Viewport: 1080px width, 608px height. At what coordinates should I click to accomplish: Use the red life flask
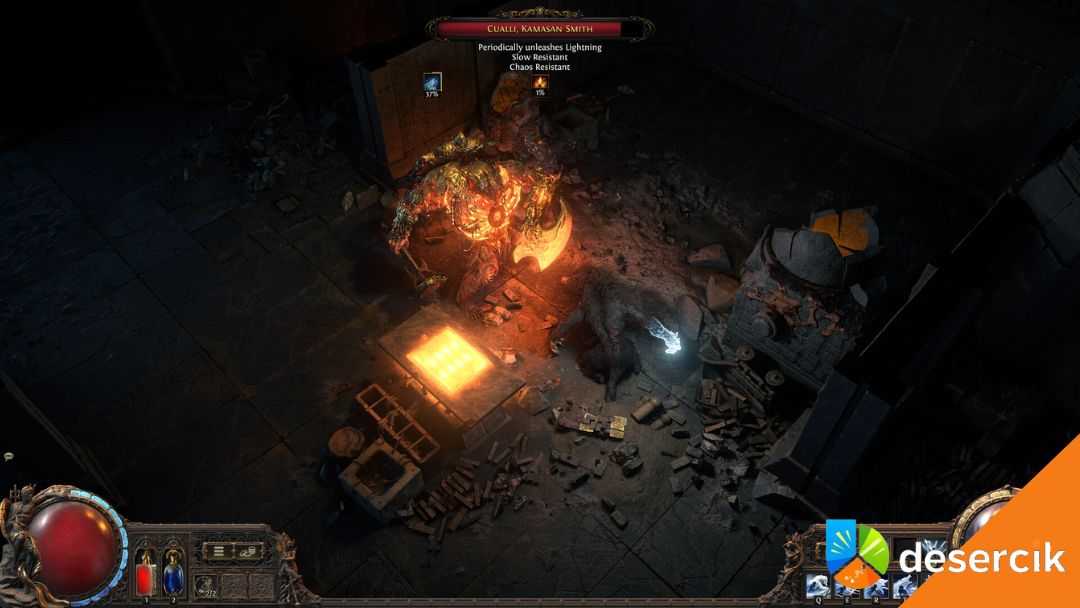pos(145,576)
